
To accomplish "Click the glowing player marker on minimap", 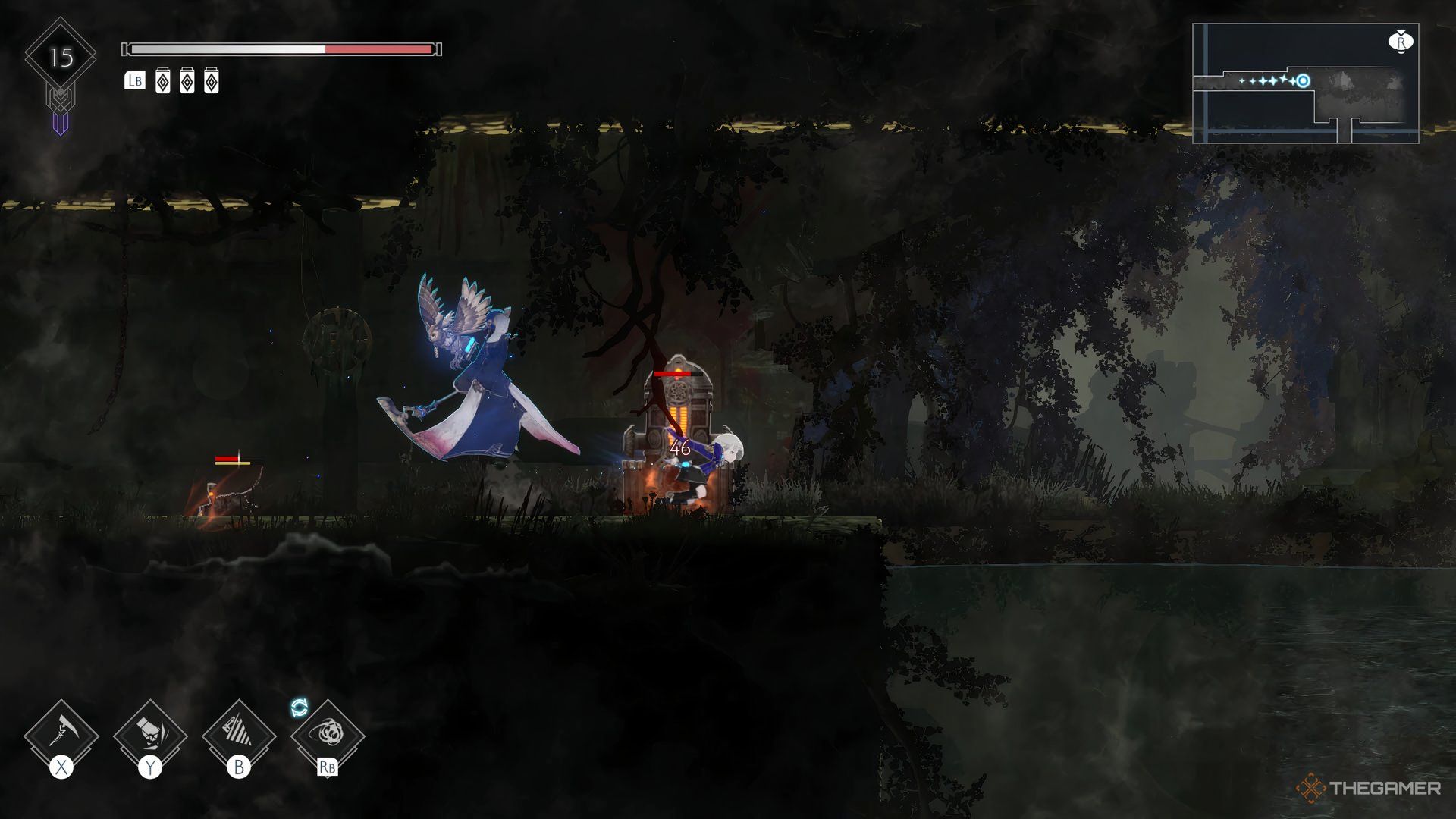I will 1303,81.
